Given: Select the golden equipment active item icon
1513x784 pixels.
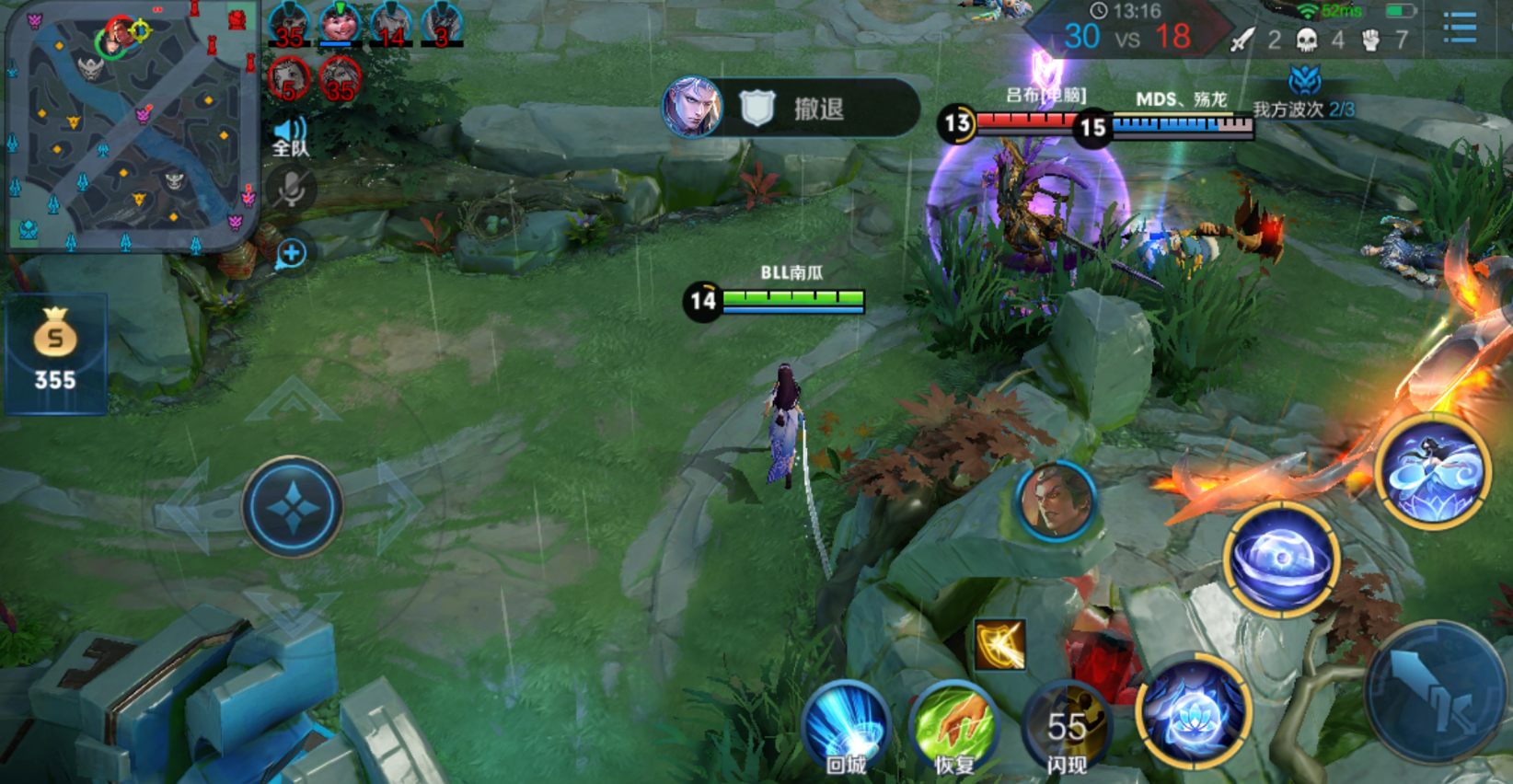Looking at the screenshot, I should [999, 644].
